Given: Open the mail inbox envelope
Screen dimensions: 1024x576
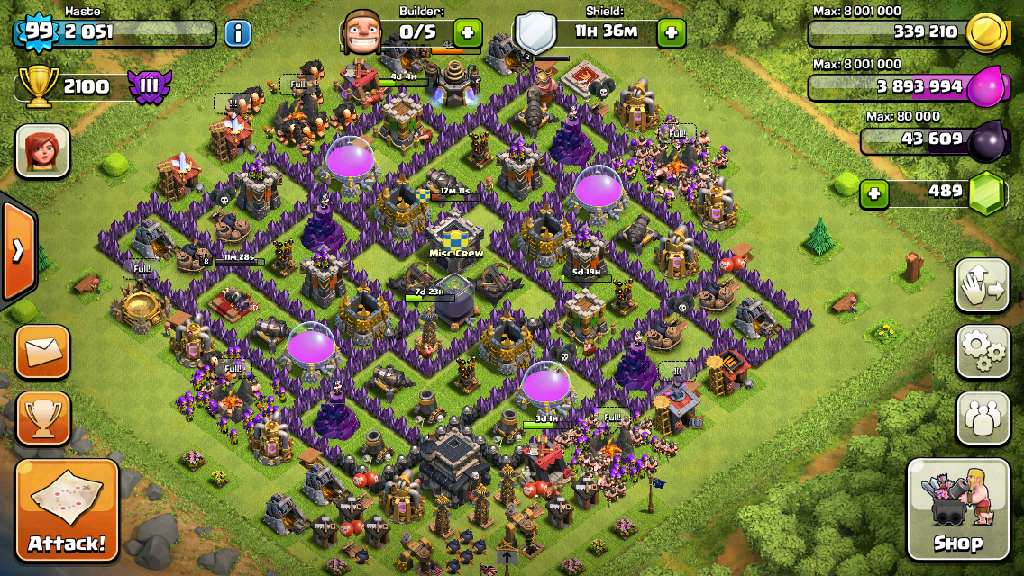Looking at the screenshot, I should click(x=43, y=351).
